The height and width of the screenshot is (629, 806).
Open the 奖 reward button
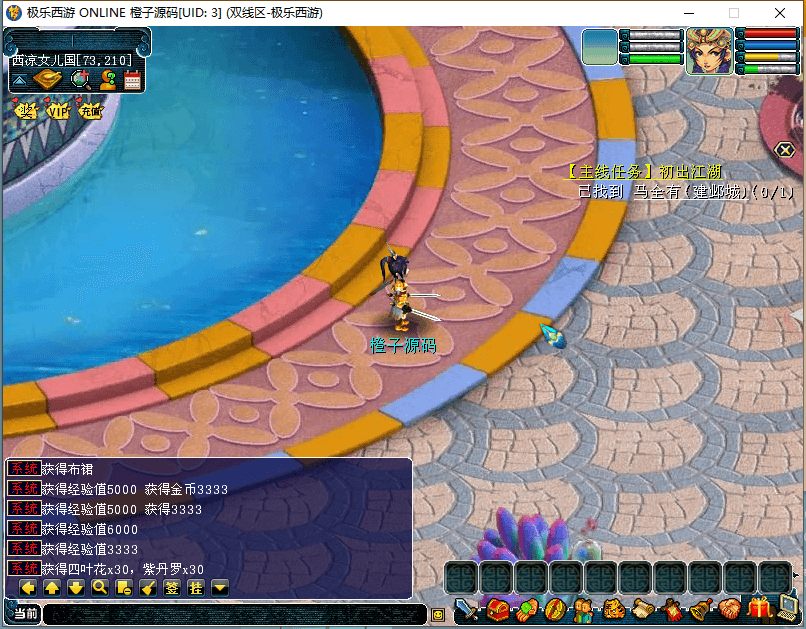(26, 111)
